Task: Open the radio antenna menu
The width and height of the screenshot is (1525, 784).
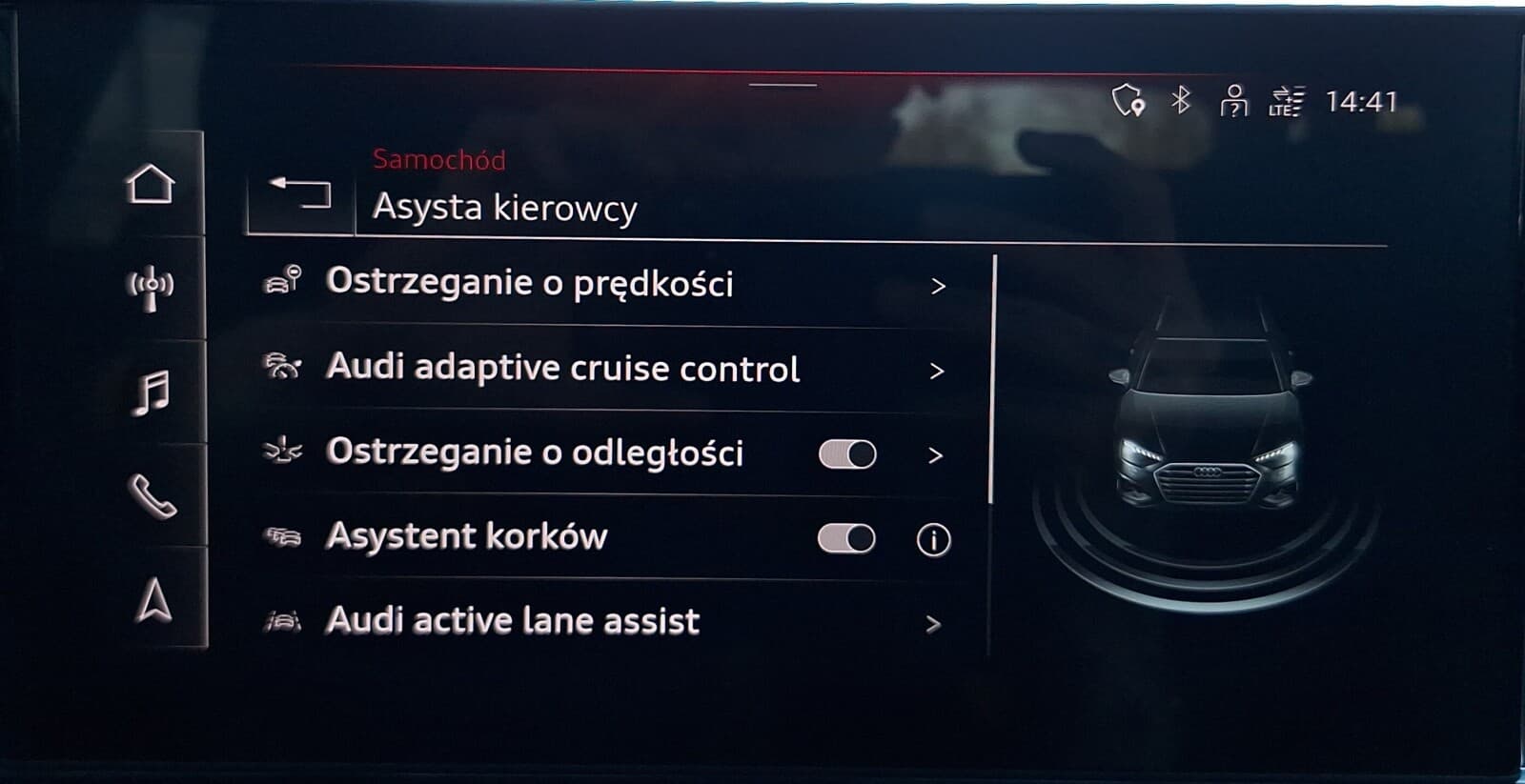Action: coord(151,288)
